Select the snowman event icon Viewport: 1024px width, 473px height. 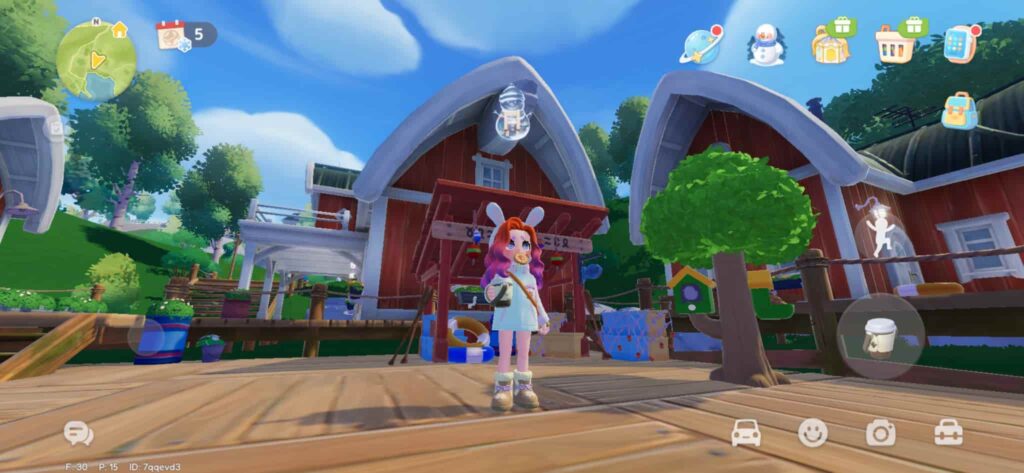(766, 45)
